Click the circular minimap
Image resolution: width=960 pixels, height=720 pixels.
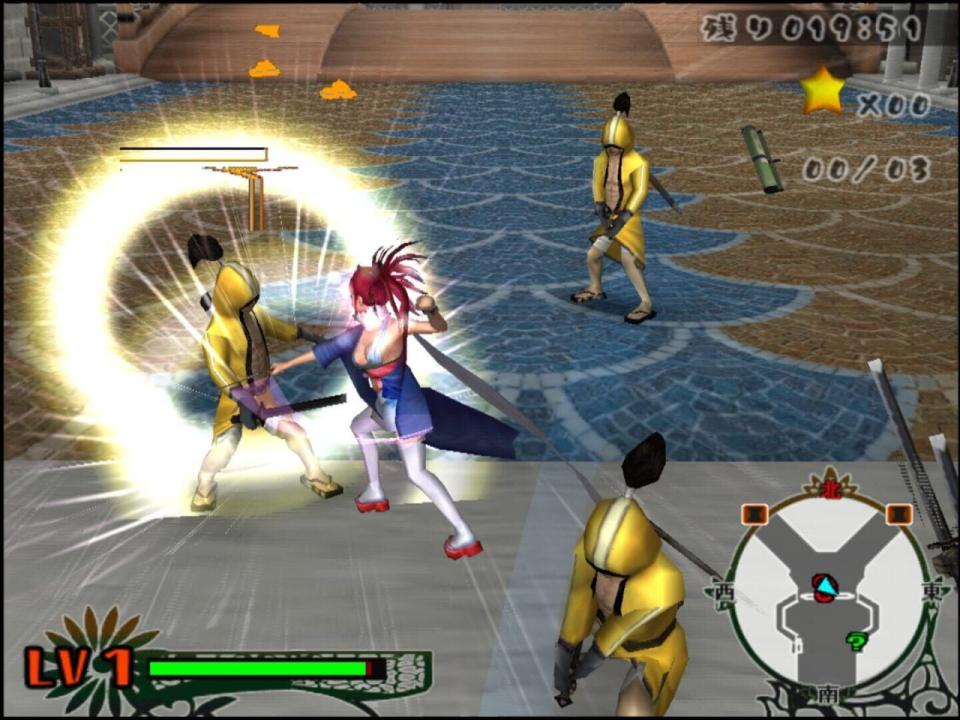(827, 590)
